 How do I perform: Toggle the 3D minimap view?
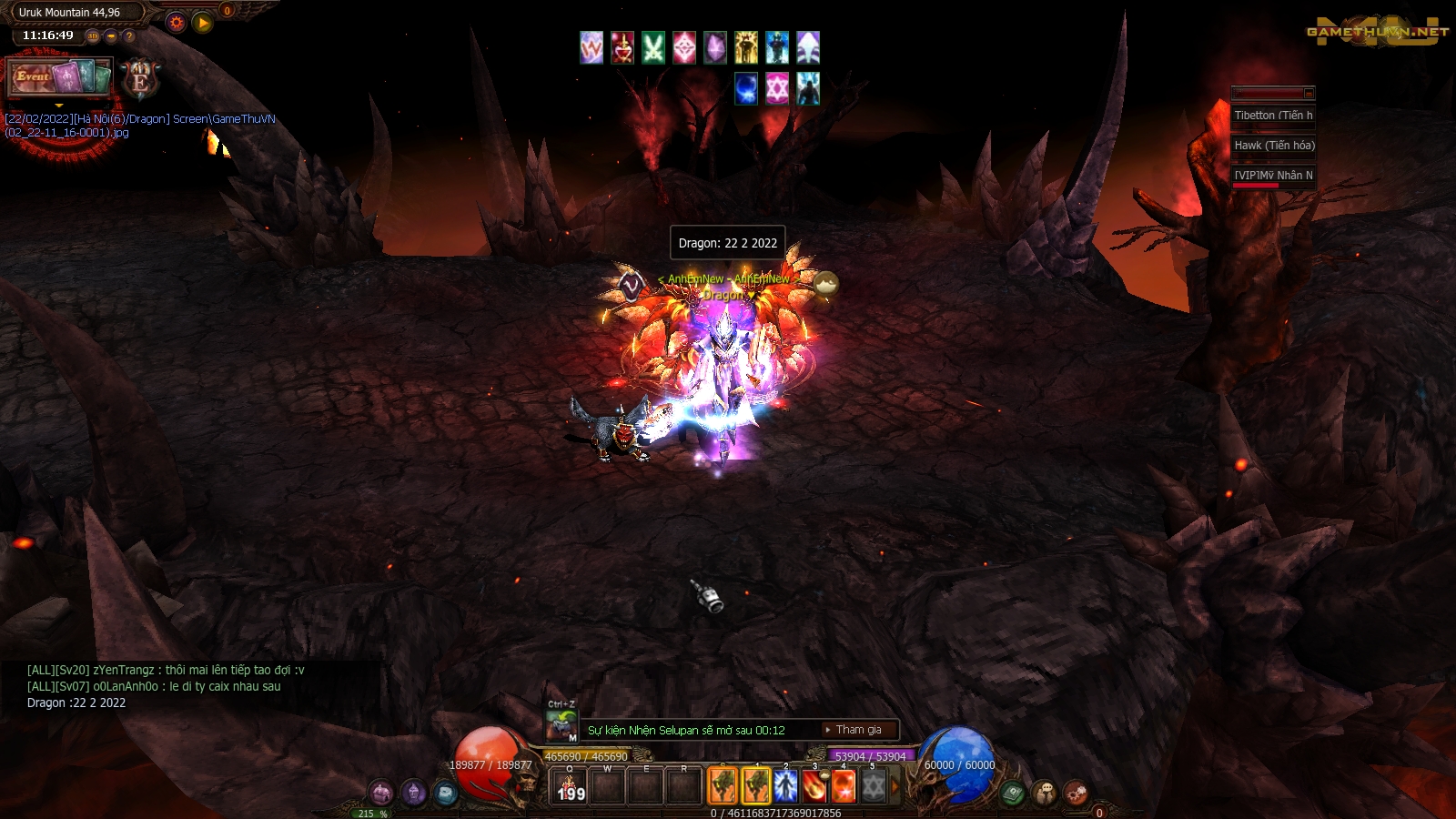coord(92,36)
